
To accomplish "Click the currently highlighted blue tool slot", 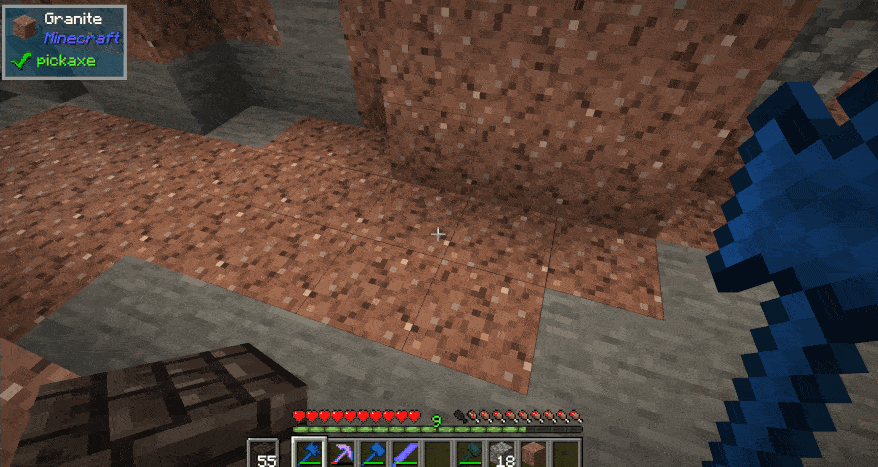I will (310, 454).
